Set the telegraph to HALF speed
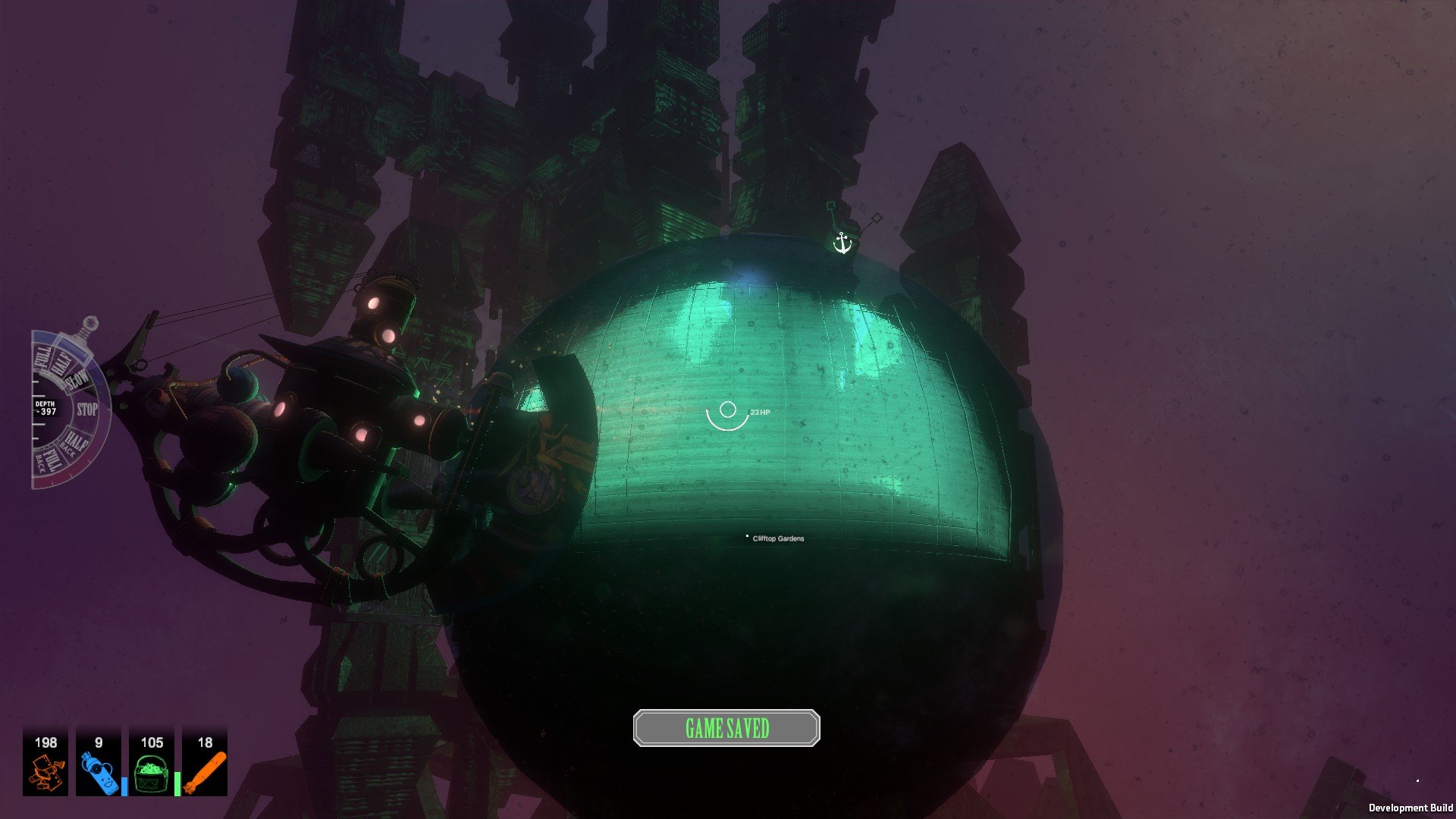 coord(60,361)
